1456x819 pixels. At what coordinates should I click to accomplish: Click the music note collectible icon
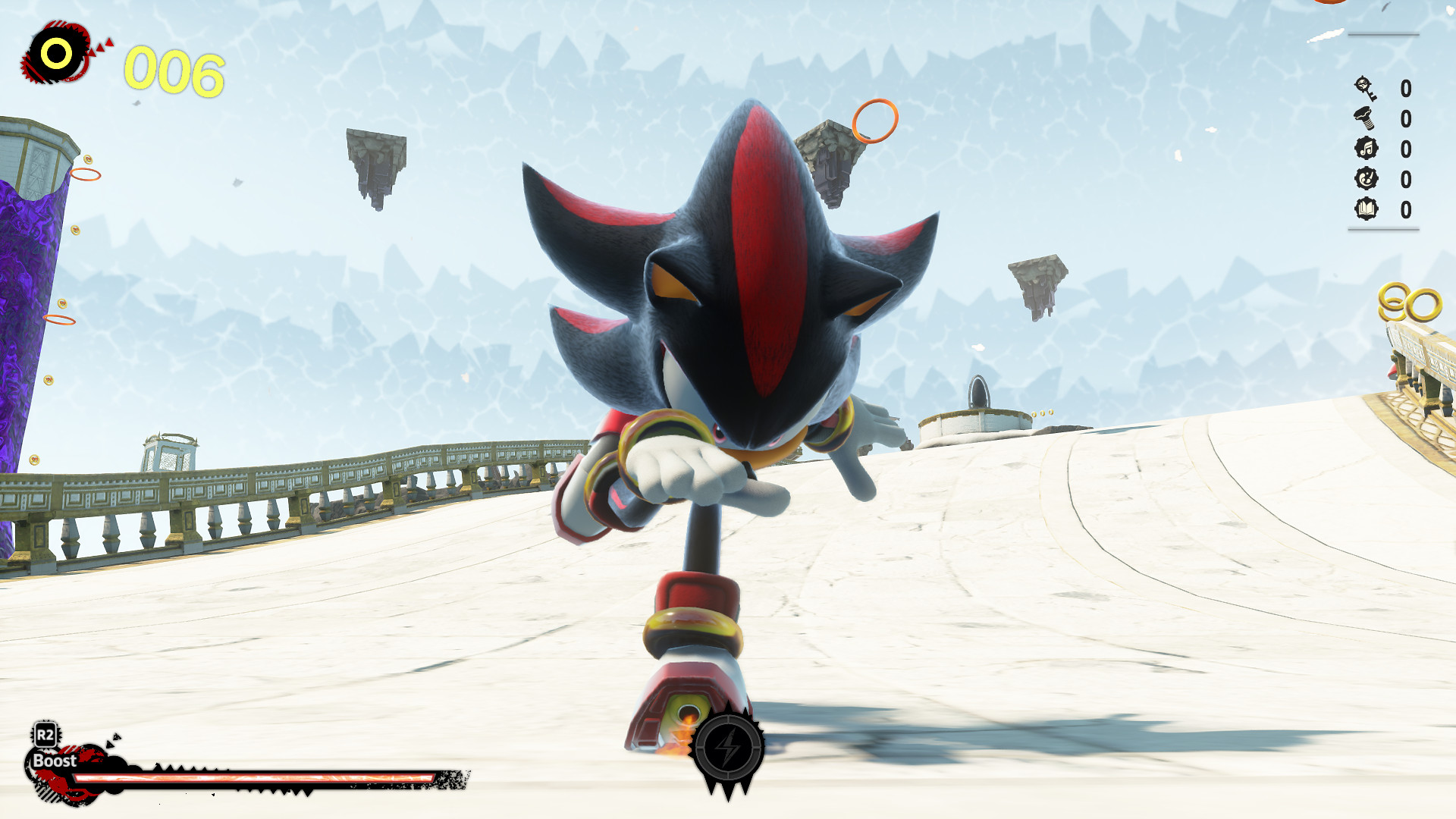point(1367,148)
